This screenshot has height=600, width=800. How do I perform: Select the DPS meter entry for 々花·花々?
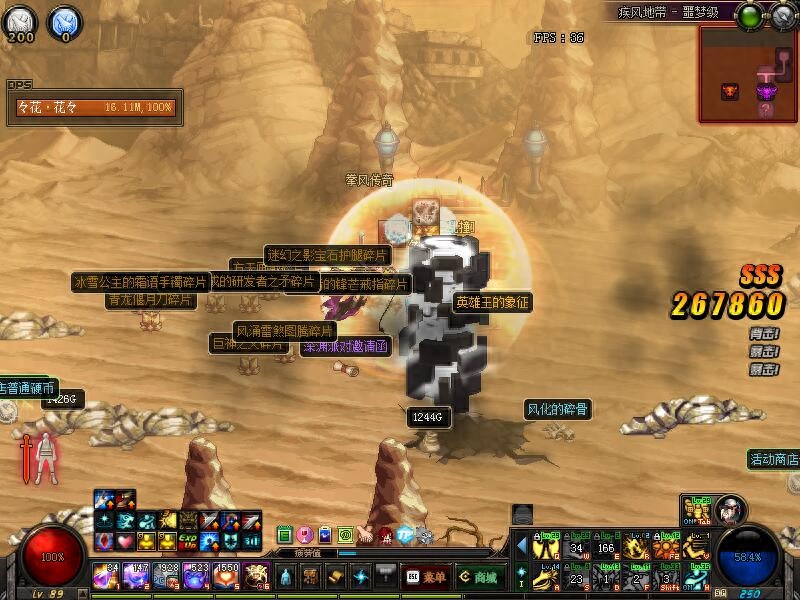[x=94, y=108]
